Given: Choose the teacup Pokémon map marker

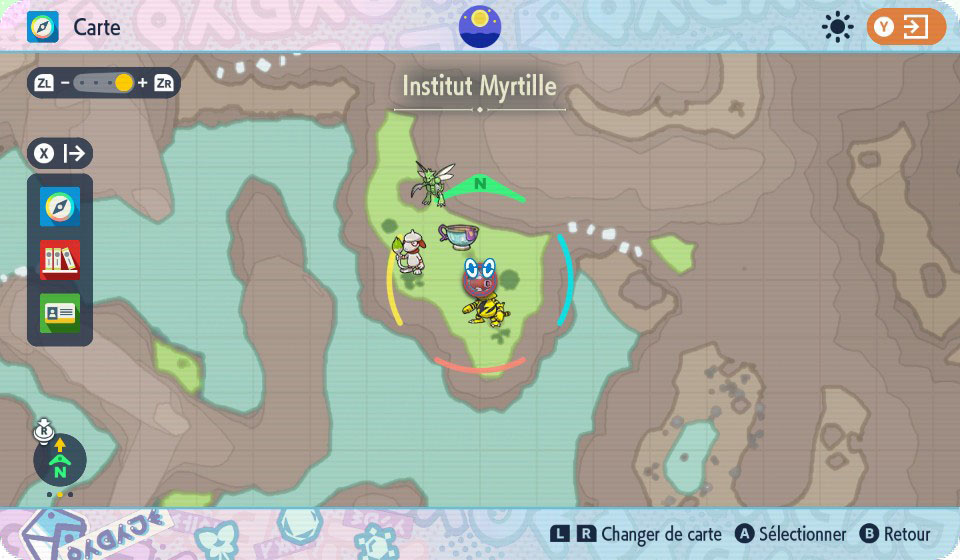Looking at the screenshot, I should click(x=458, y=236).
